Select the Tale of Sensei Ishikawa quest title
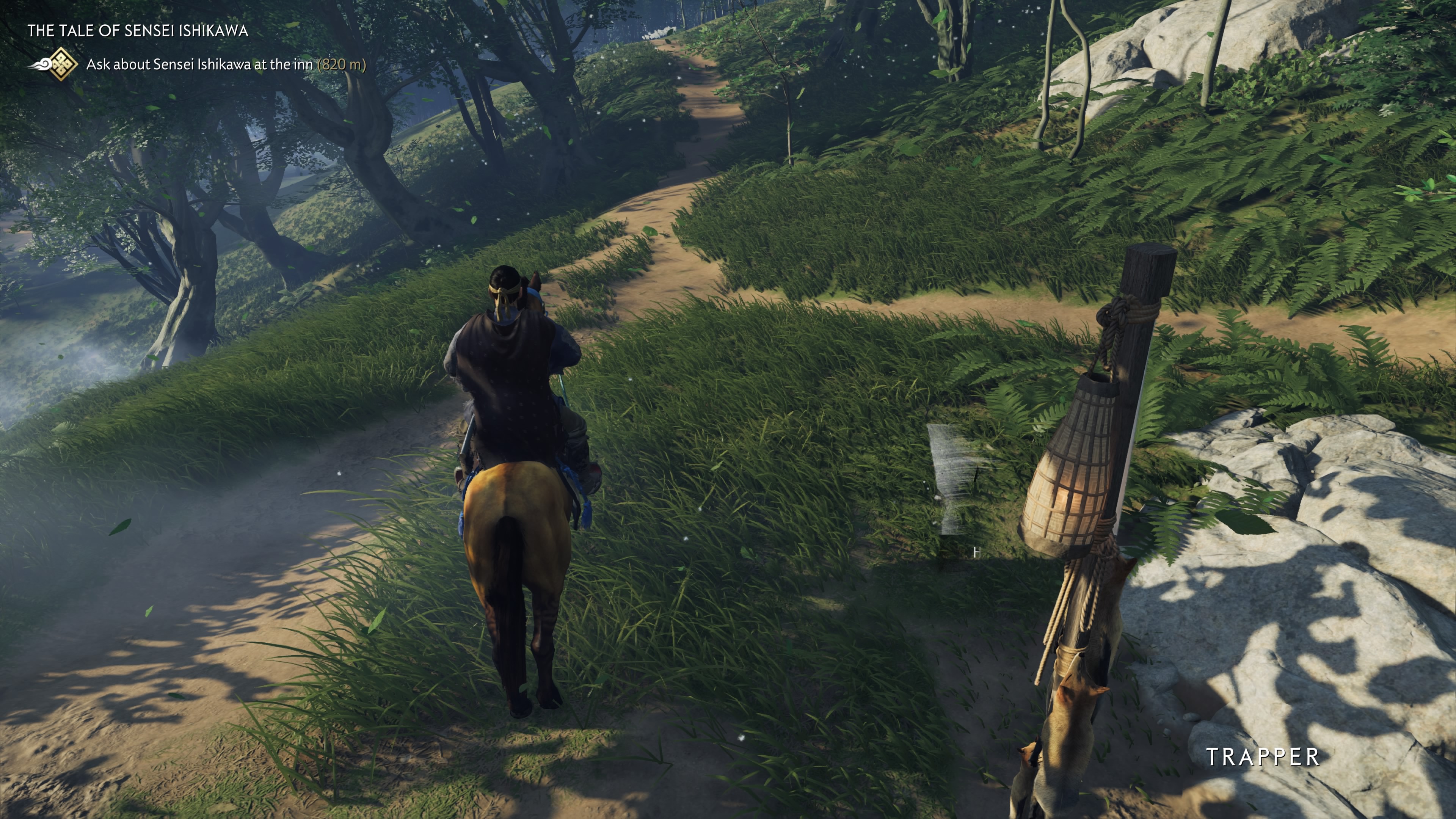Viewport: 1456px width, 819px height. [x=137, y=30]
